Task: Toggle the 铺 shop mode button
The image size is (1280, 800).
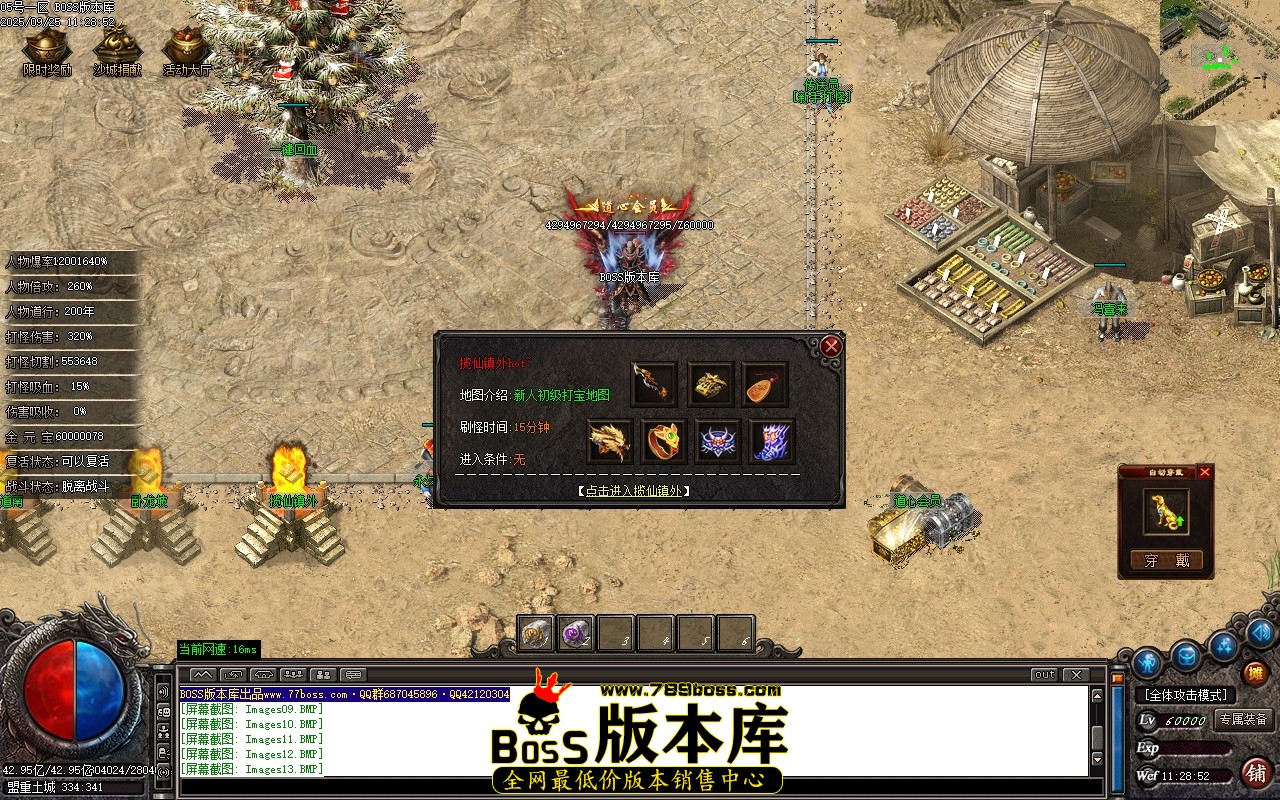Action: coord(1255,775)
